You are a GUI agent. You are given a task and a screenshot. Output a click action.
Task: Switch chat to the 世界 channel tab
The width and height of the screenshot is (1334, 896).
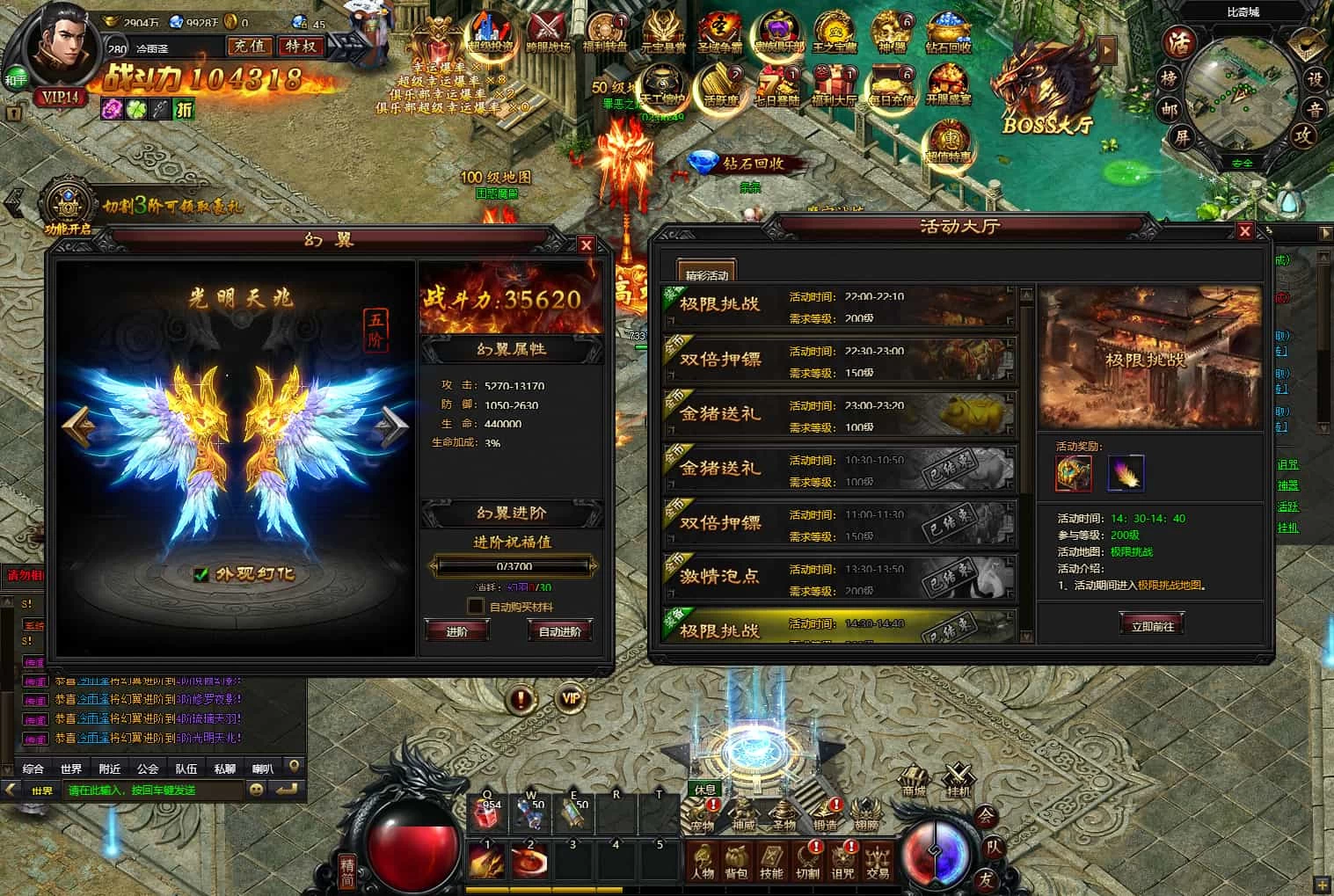[71, 769]
